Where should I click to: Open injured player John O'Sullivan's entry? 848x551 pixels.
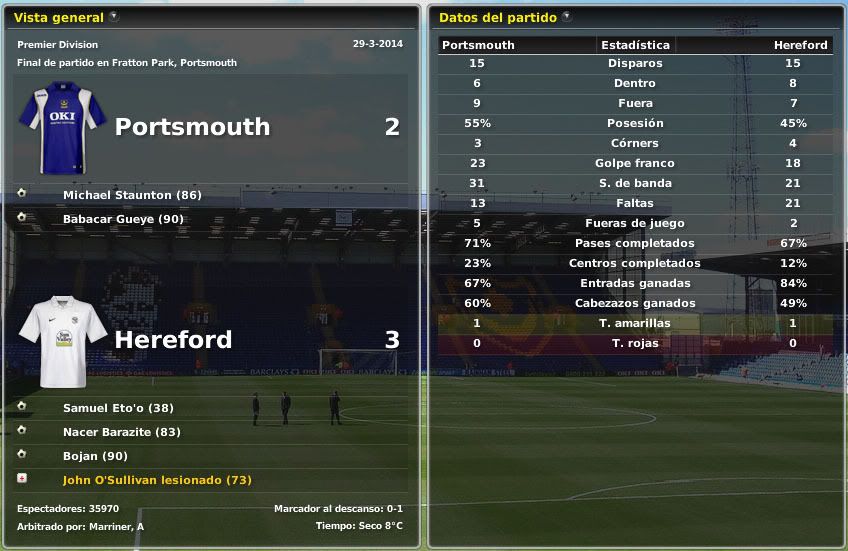point(157,480)
